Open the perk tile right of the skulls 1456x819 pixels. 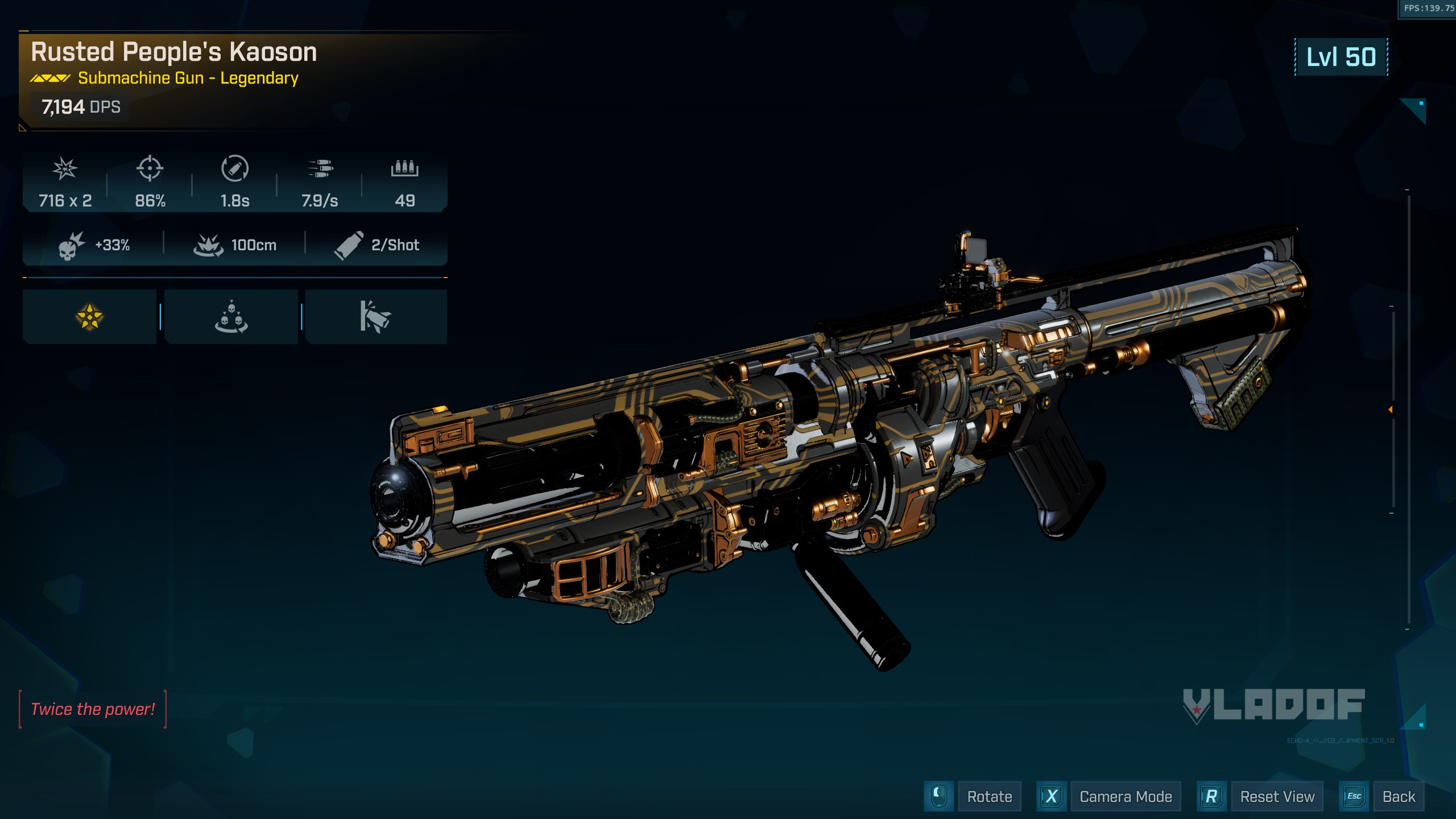point(375,317)
